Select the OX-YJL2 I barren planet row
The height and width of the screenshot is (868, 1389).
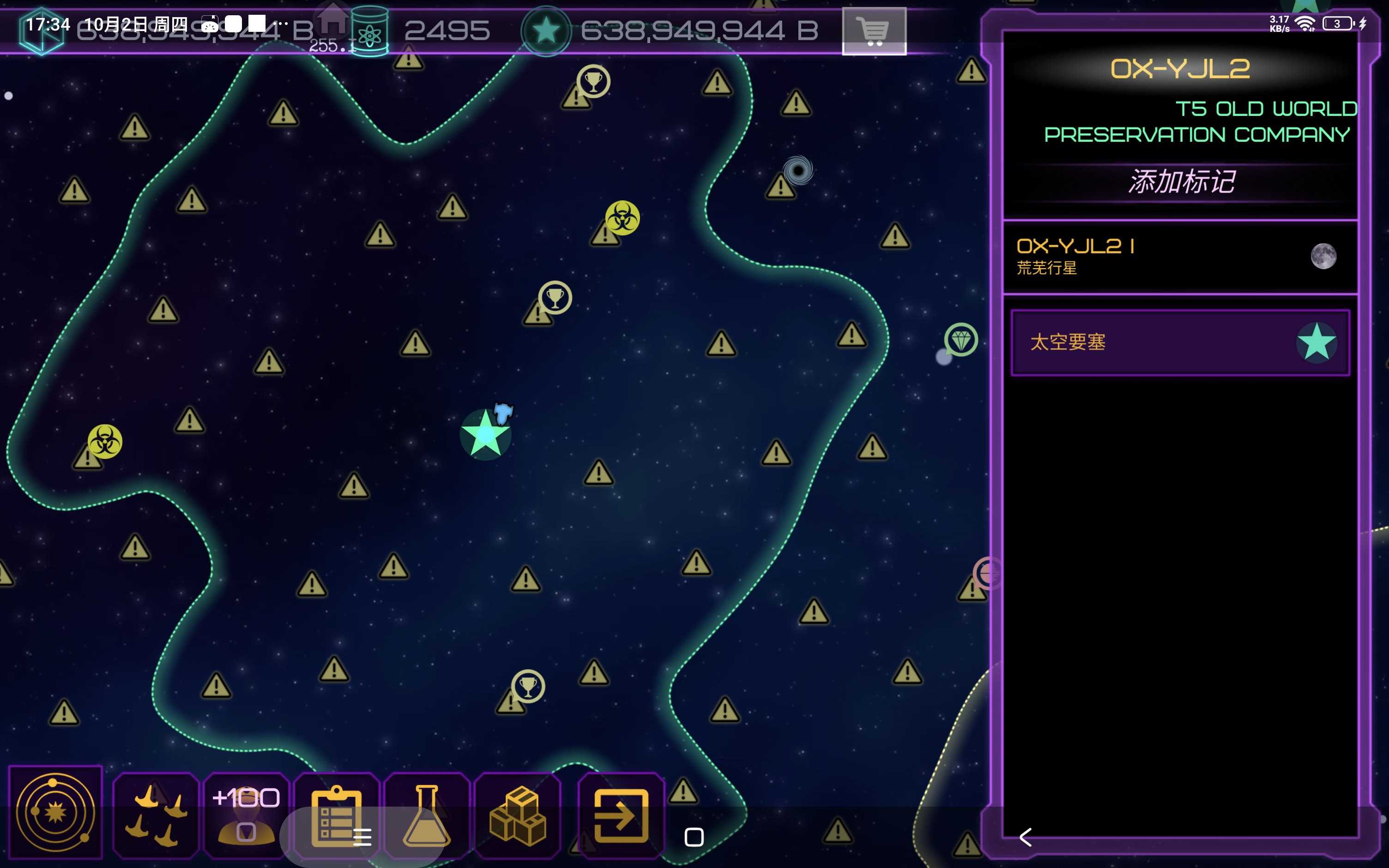1179,257
